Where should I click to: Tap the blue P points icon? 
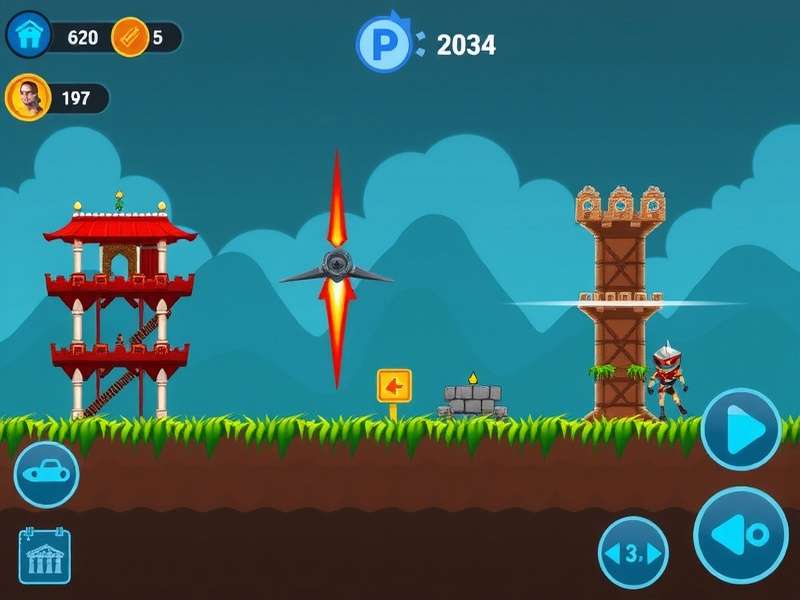[384, 44]
